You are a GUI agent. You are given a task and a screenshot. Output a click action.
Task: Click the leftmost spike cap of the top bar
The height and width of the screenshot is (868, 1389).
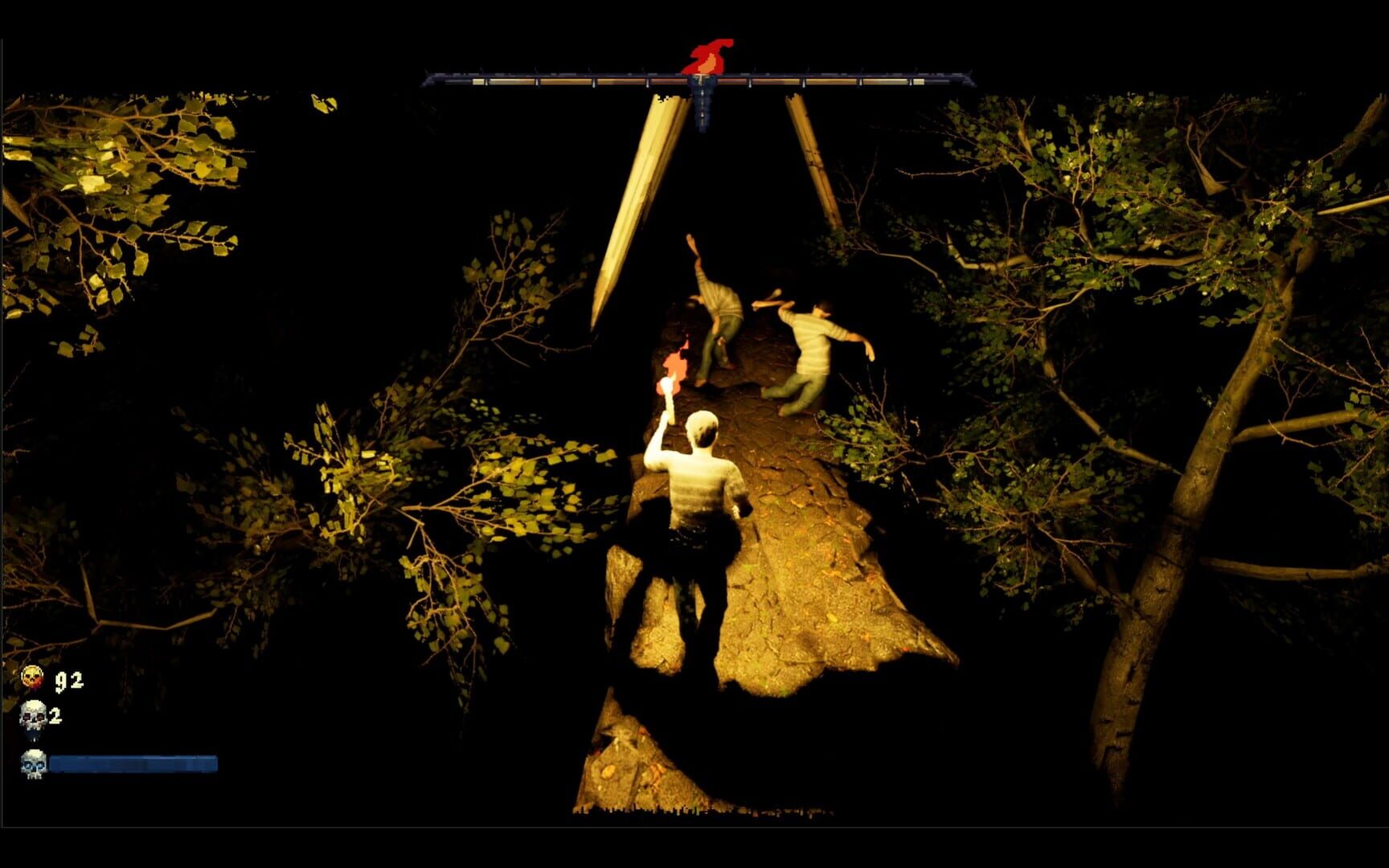coord(427,78)
